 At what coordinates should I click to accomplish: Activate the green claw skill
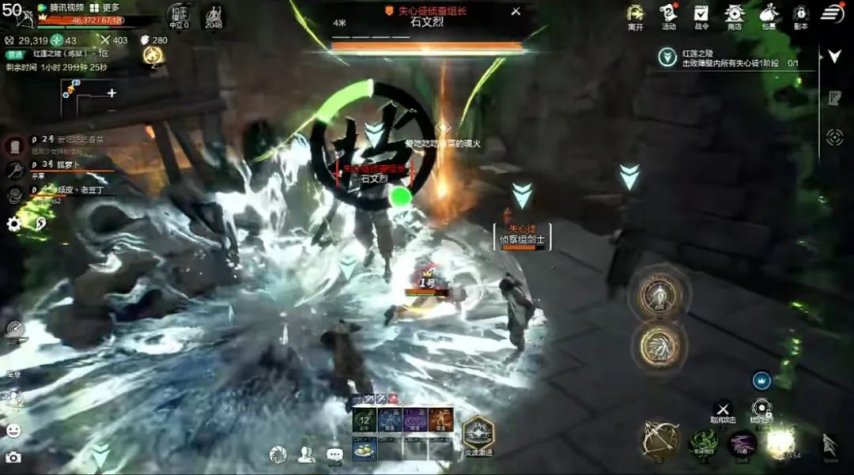702,441
